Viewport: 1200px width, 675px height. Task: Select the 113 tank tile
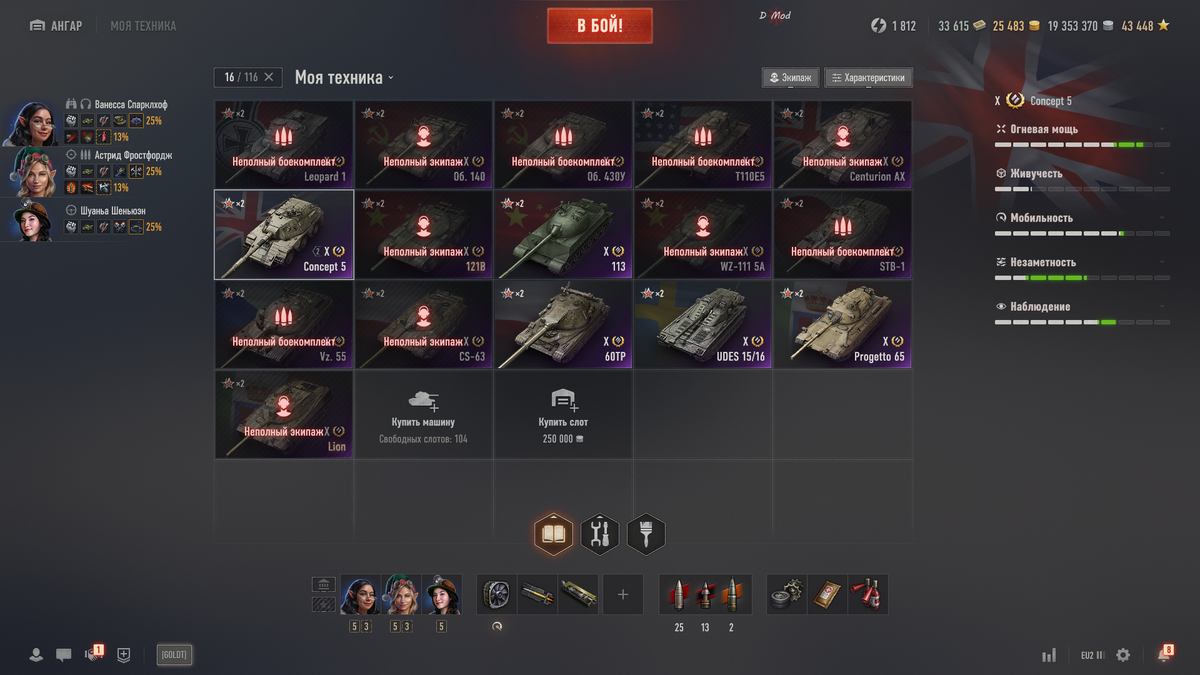coord(563,234)
